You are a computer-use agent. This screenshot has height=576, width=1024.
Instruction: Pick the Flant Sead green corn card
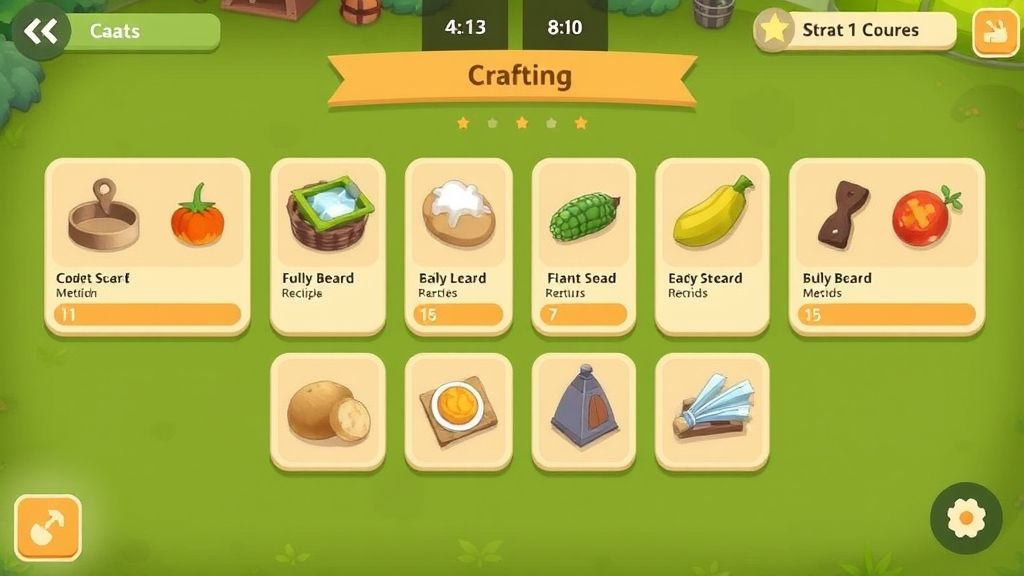pos(583,246)
